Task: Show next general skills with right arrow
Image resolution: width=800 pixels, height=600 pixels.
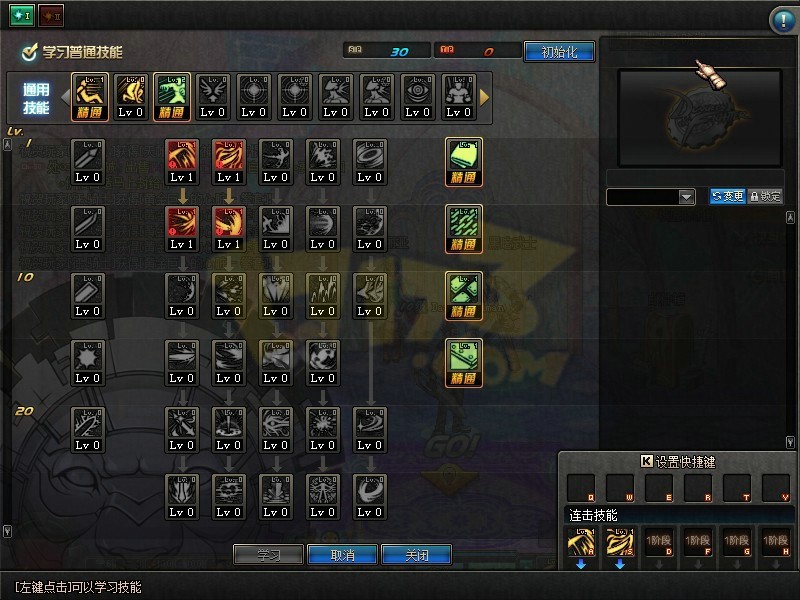Action: coord(485,97)
